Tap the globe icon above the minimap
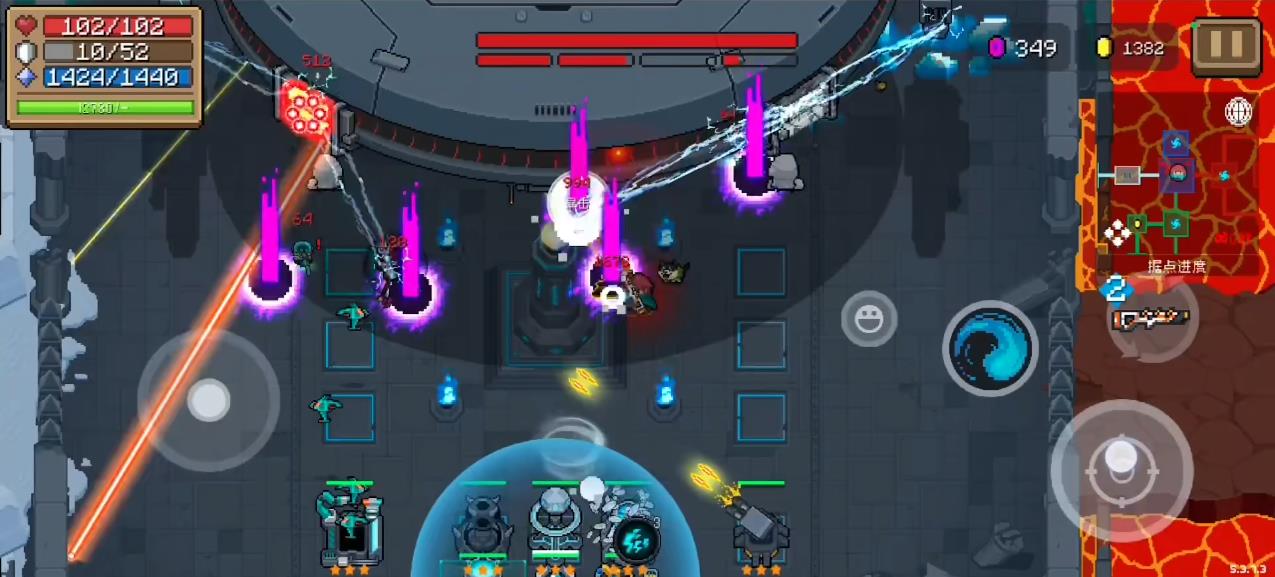The image size is (1275, 577). point(1239,112)
